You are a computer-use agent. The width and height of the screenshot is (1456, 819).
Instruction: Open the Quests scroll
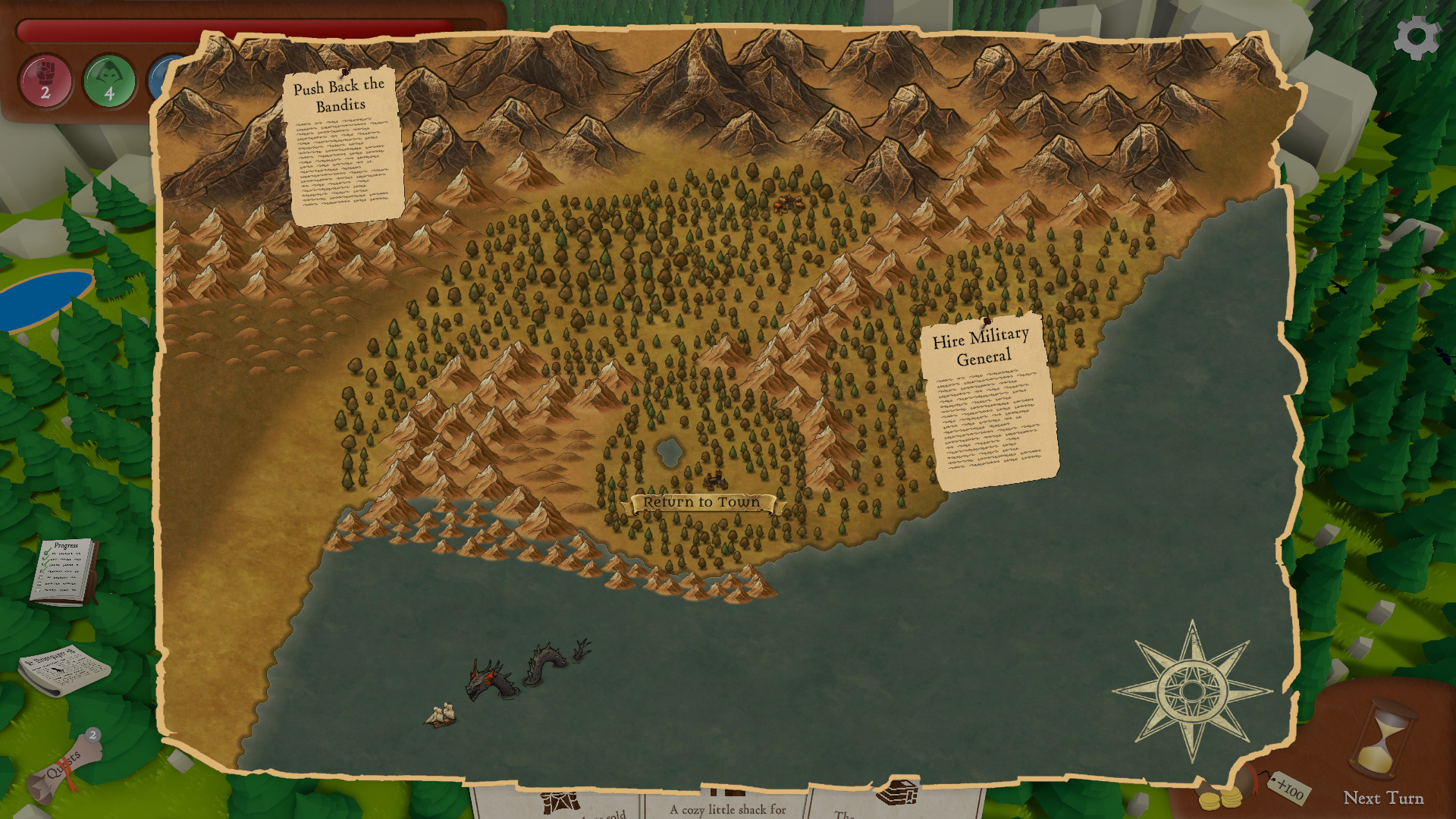click(x=64, y=767)
